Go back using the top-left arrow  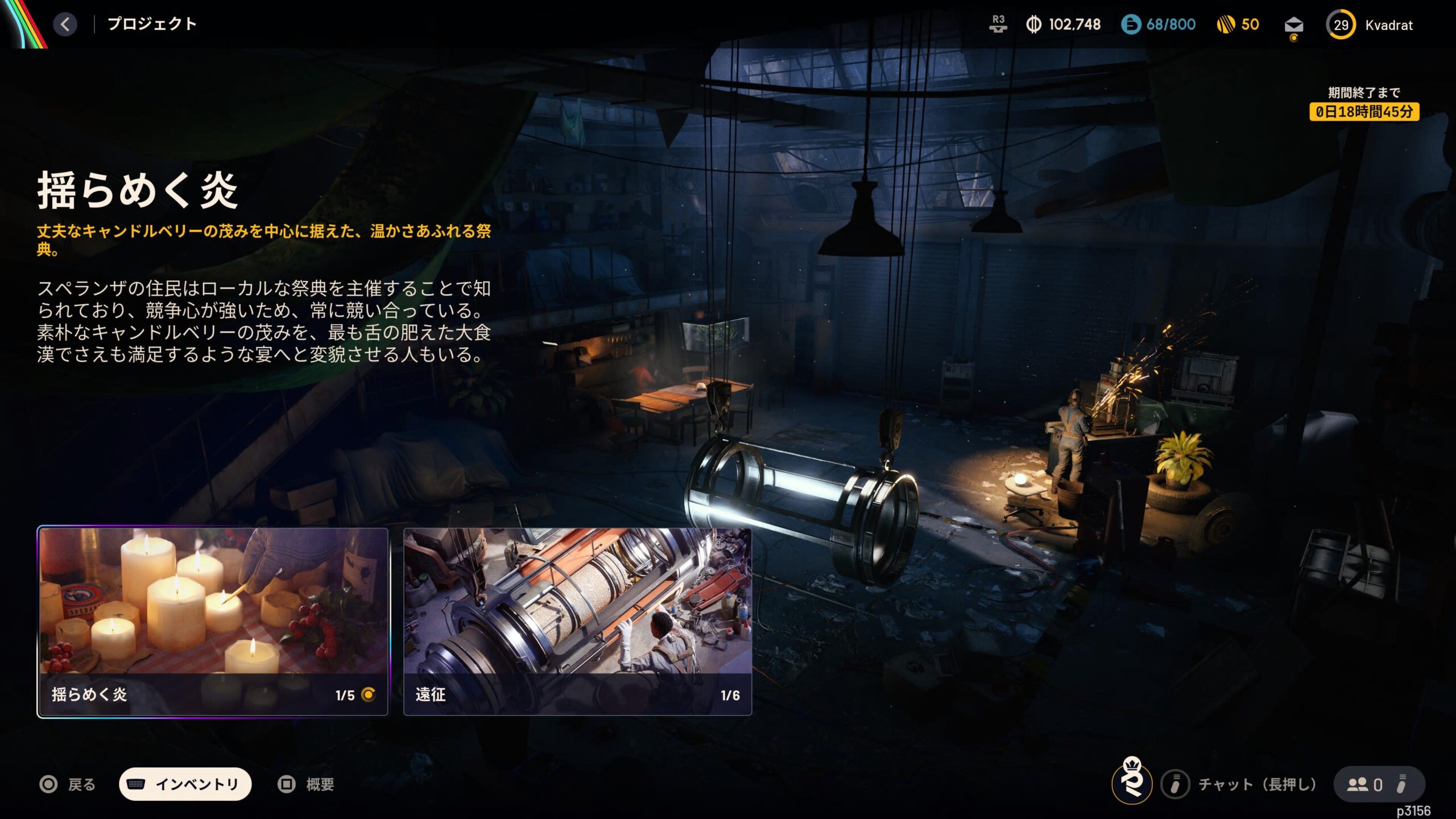coord(65,24)
